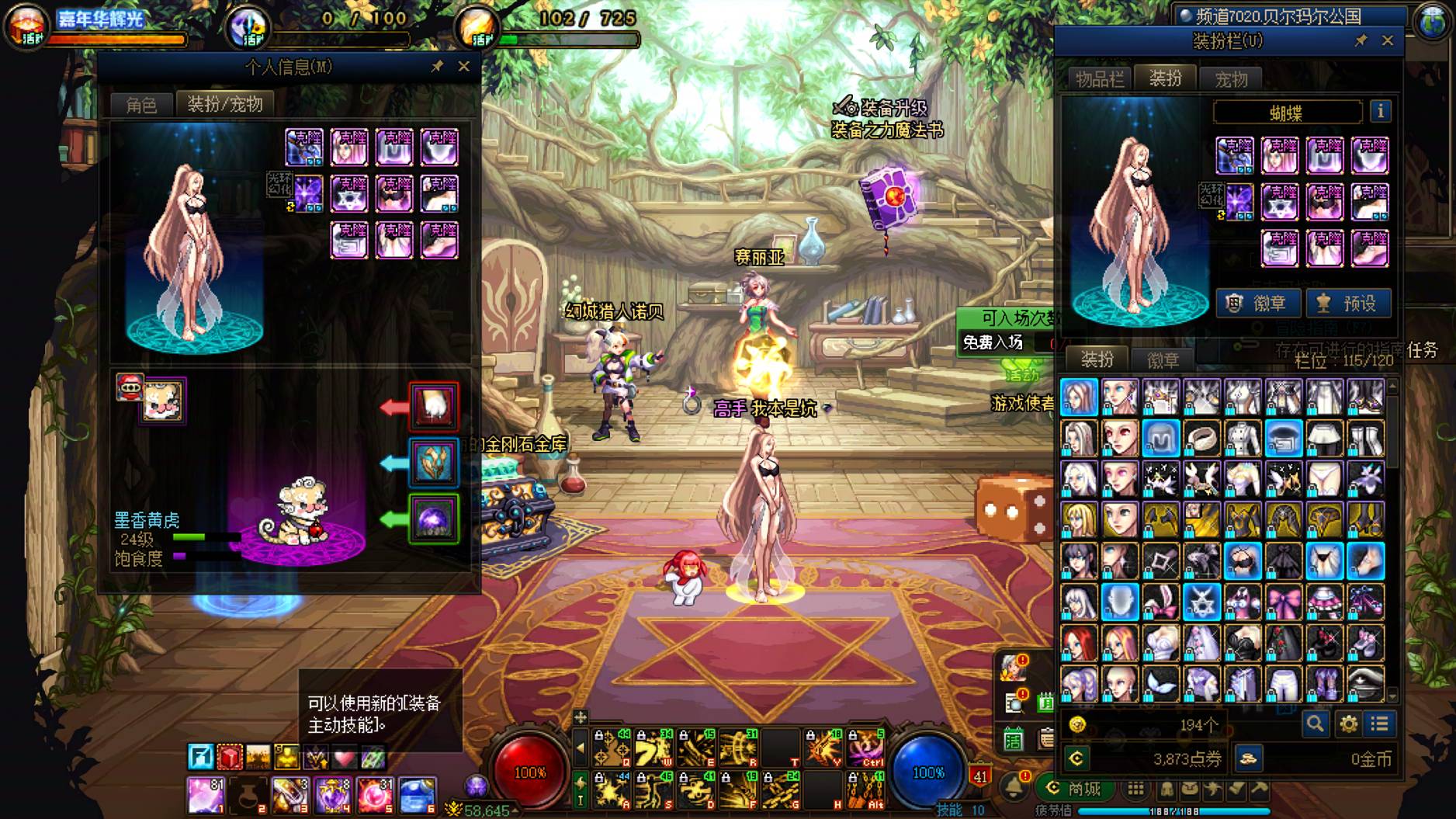Toggle the list view button
1456x819 pixels.
point(1380,724)
